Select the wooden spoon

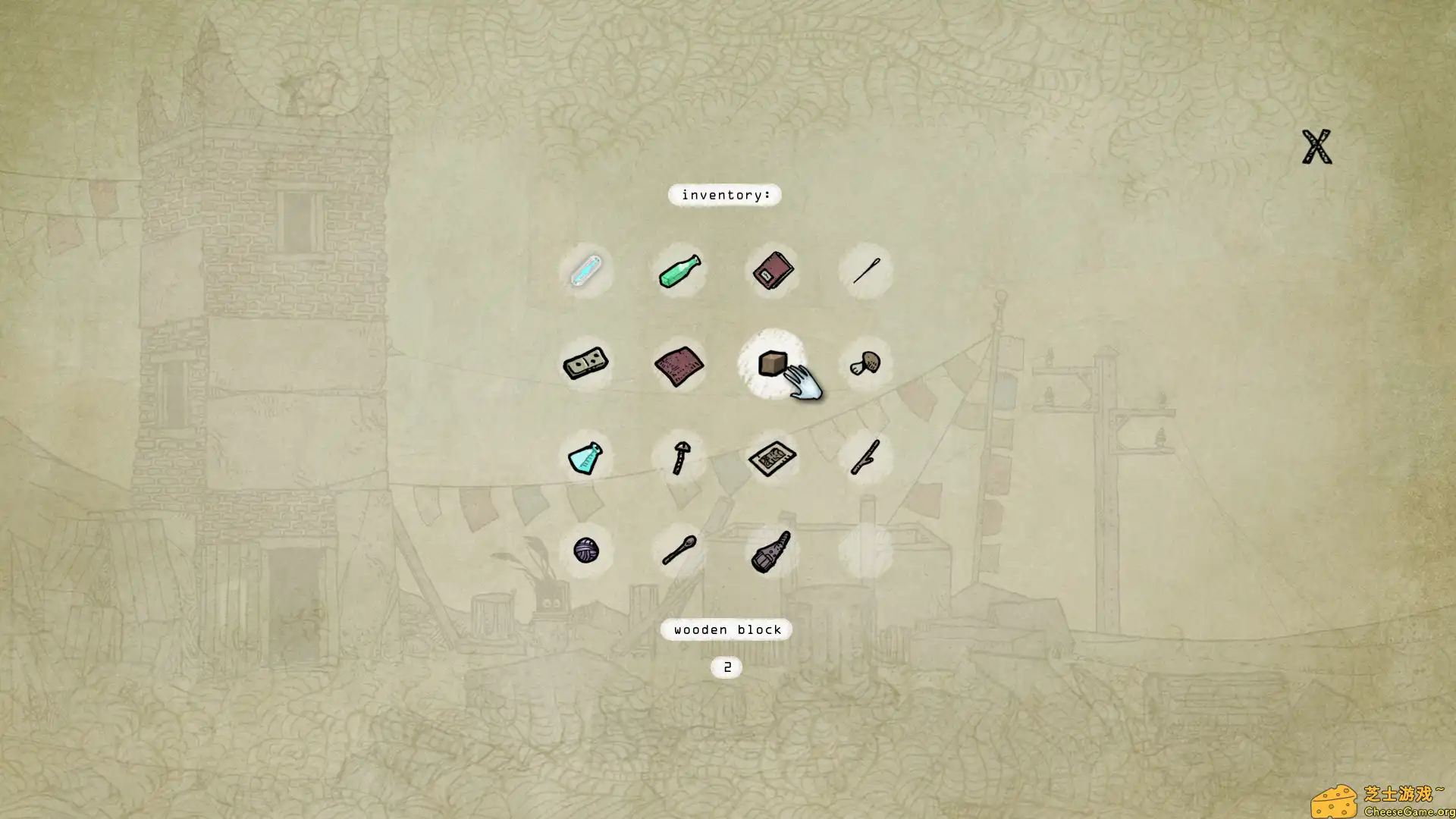[679, 550]
